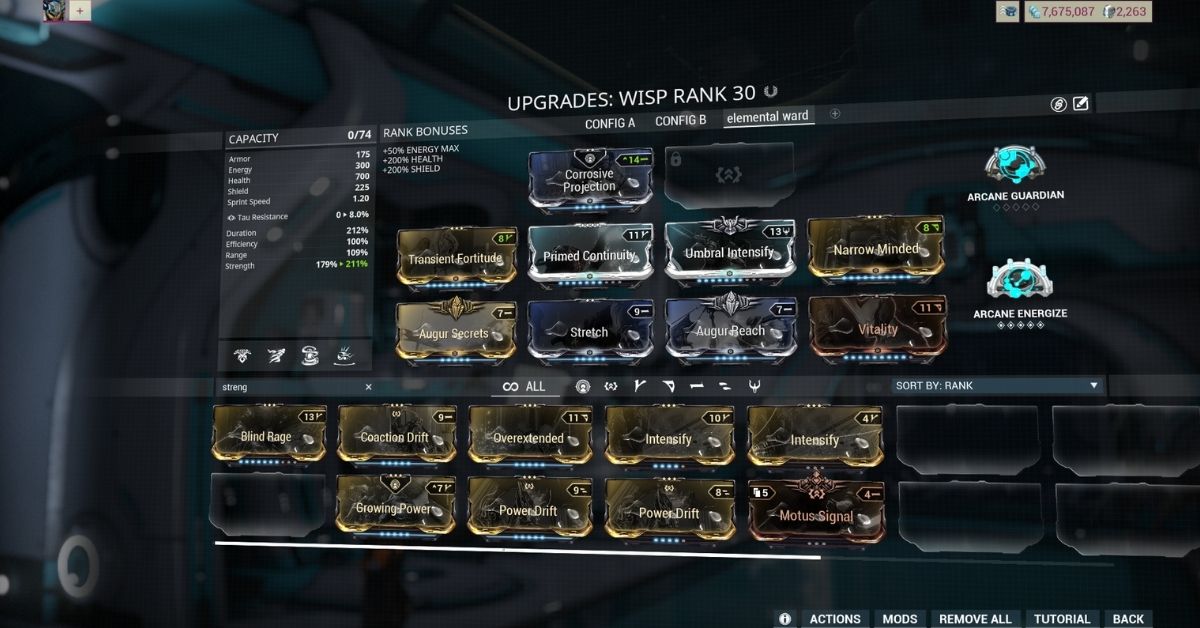1200x628 pixels.
Task: Pick the equipped Transient Fortitude mod
Action: pos(458,258)
